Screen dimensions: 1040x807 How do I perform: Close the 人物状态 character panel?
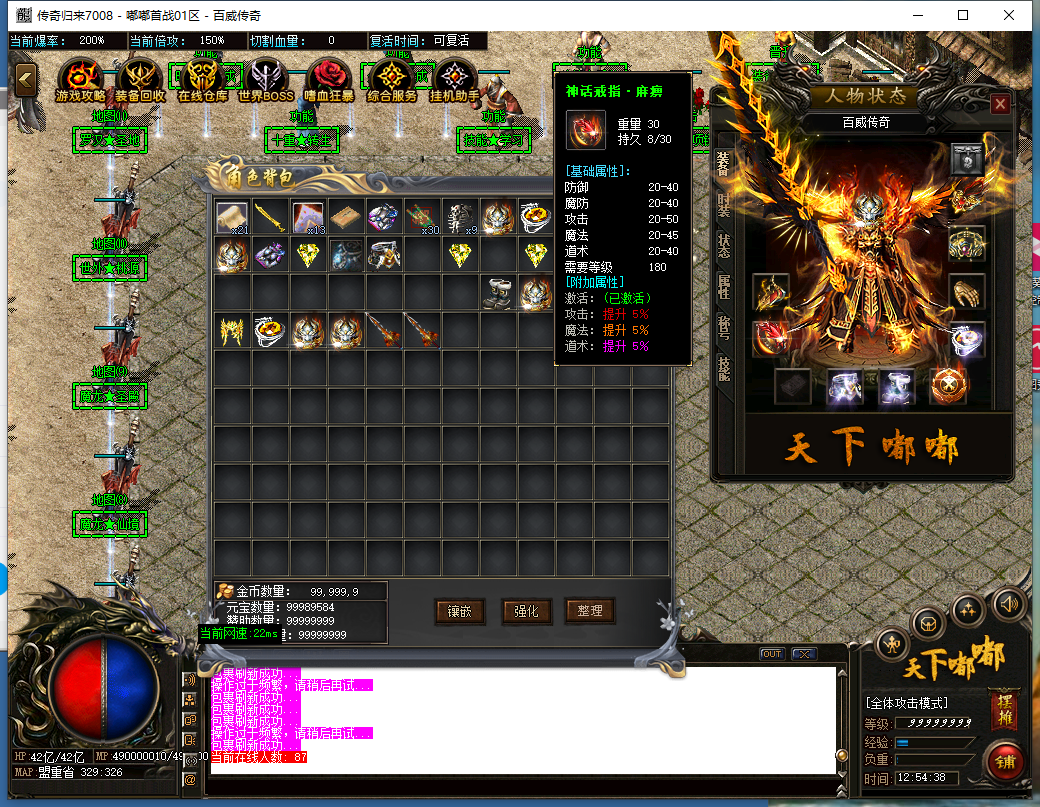point(999,104)
